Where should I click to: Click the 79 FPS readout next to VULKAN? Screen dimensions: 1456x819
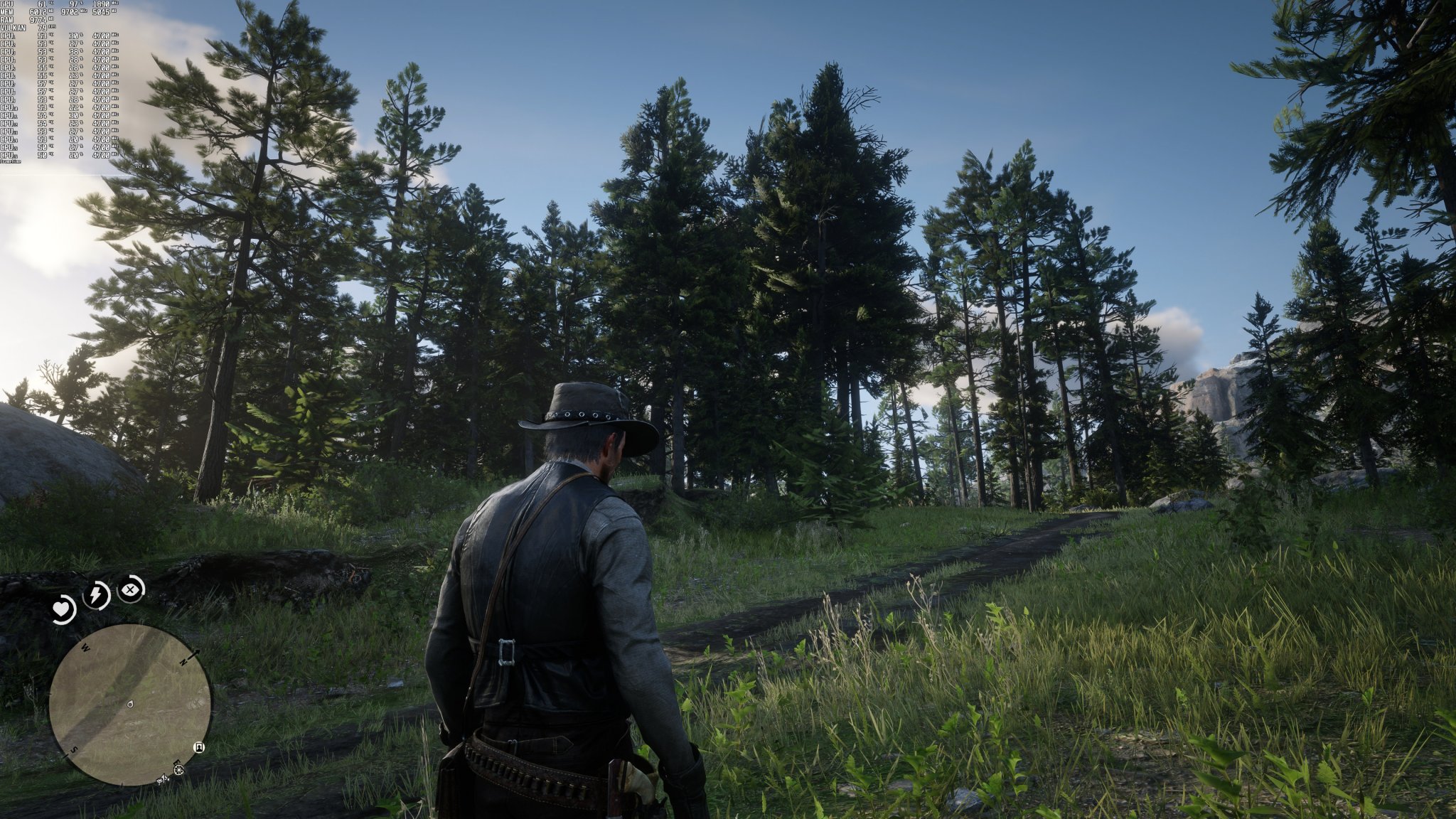click(x=43, y=27)
